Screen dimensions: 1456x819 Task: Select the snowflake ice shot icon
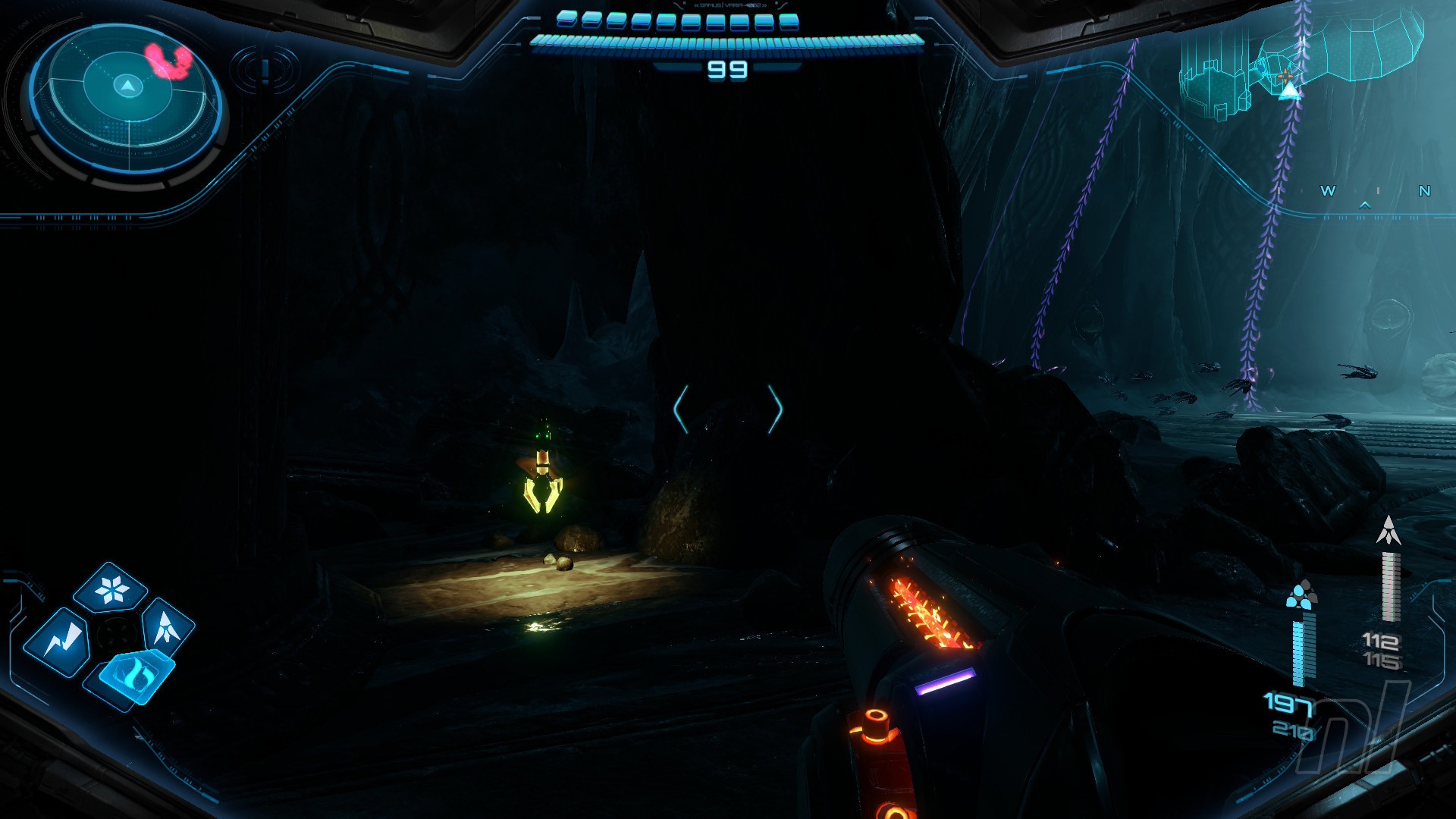(112, 589)
